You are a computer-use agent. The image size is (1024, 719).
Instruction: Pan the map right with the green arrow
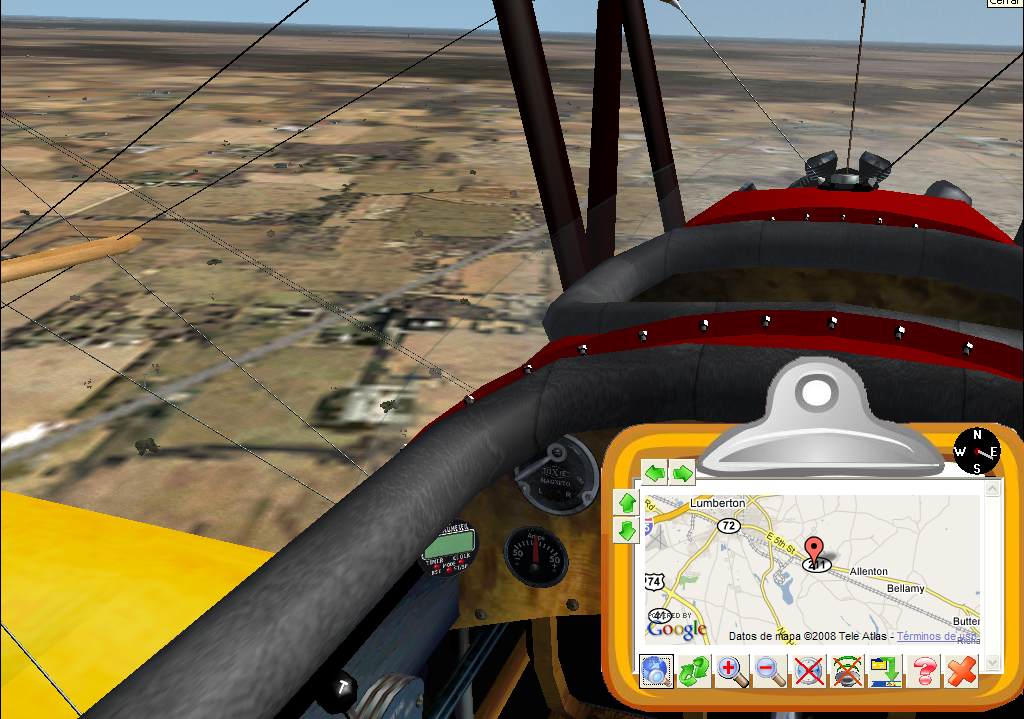click(x=682, y=473)
